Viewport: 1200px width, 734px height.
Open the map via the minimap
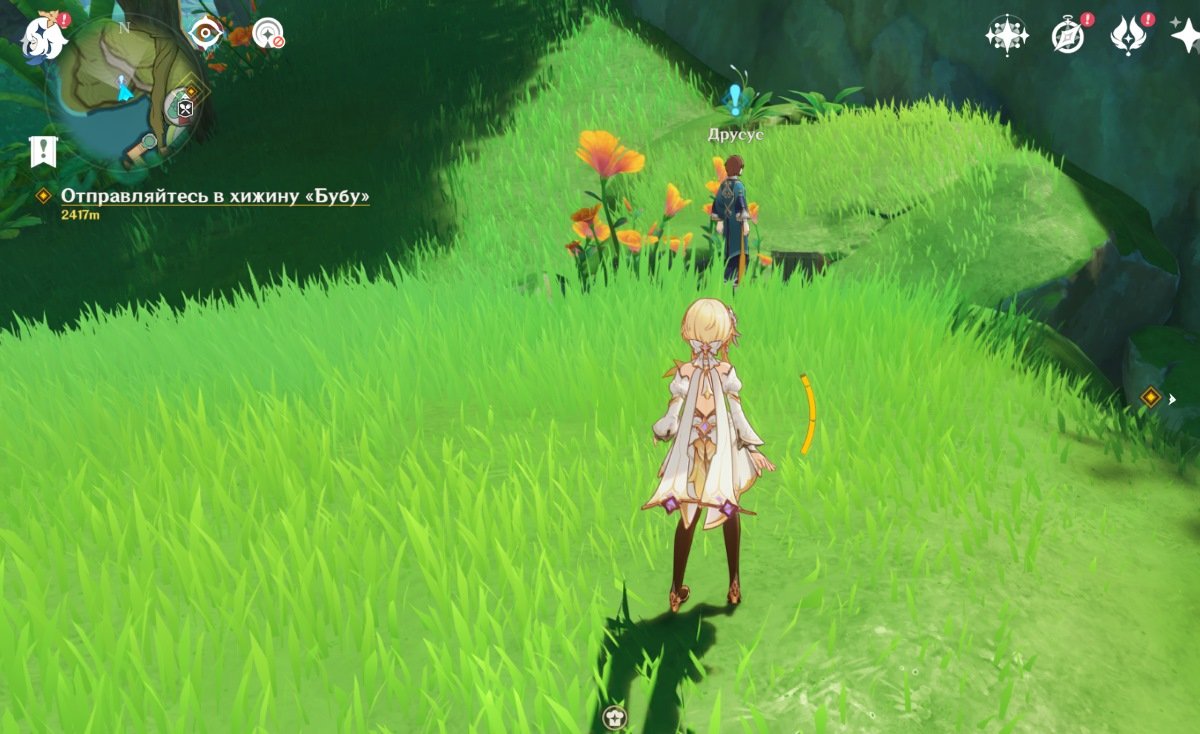coord(124,92)
